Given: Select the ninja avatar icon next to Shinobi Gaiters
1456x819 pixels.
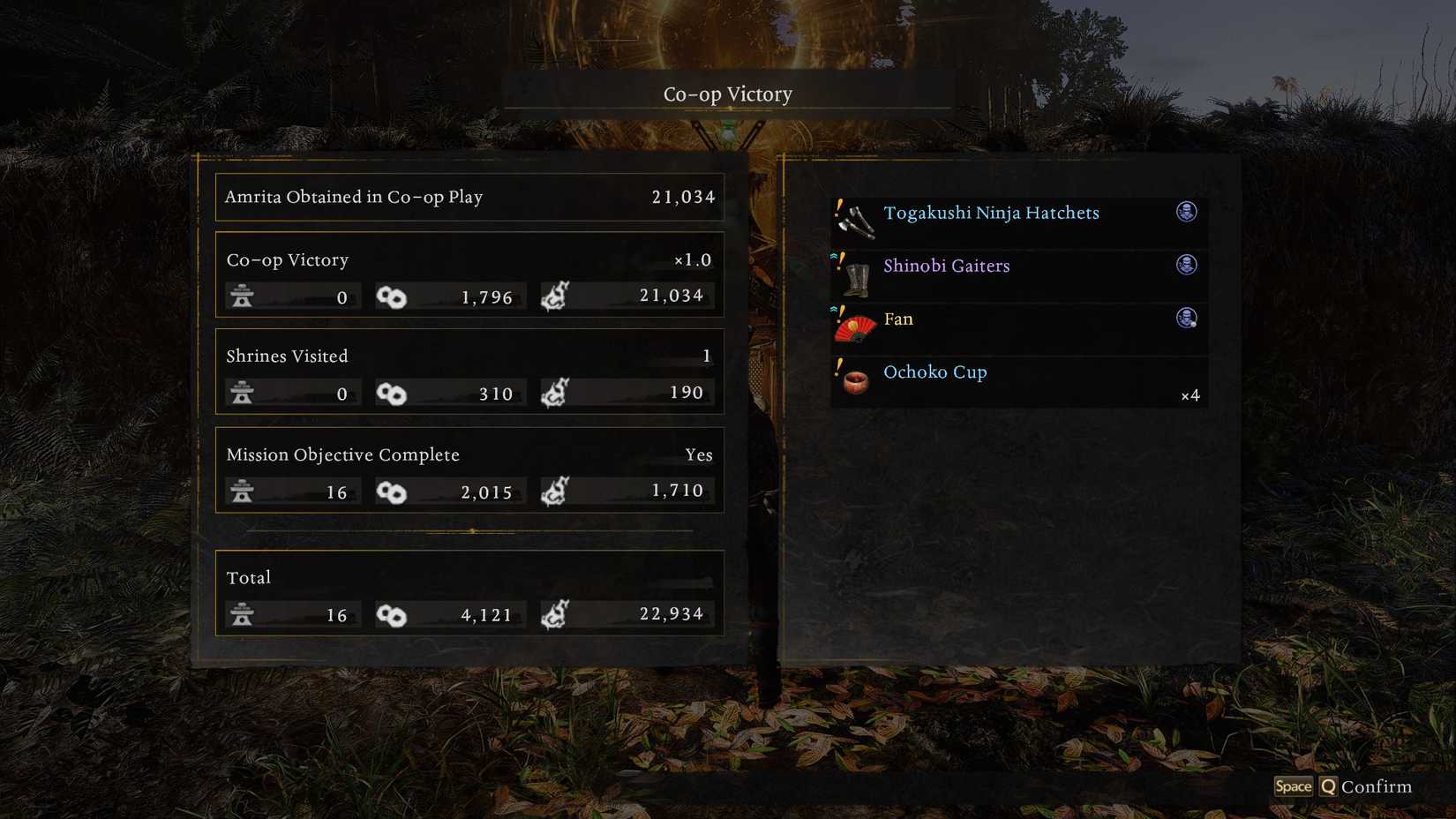Looking at the screenshot, I should click(x=1187, y=266).
